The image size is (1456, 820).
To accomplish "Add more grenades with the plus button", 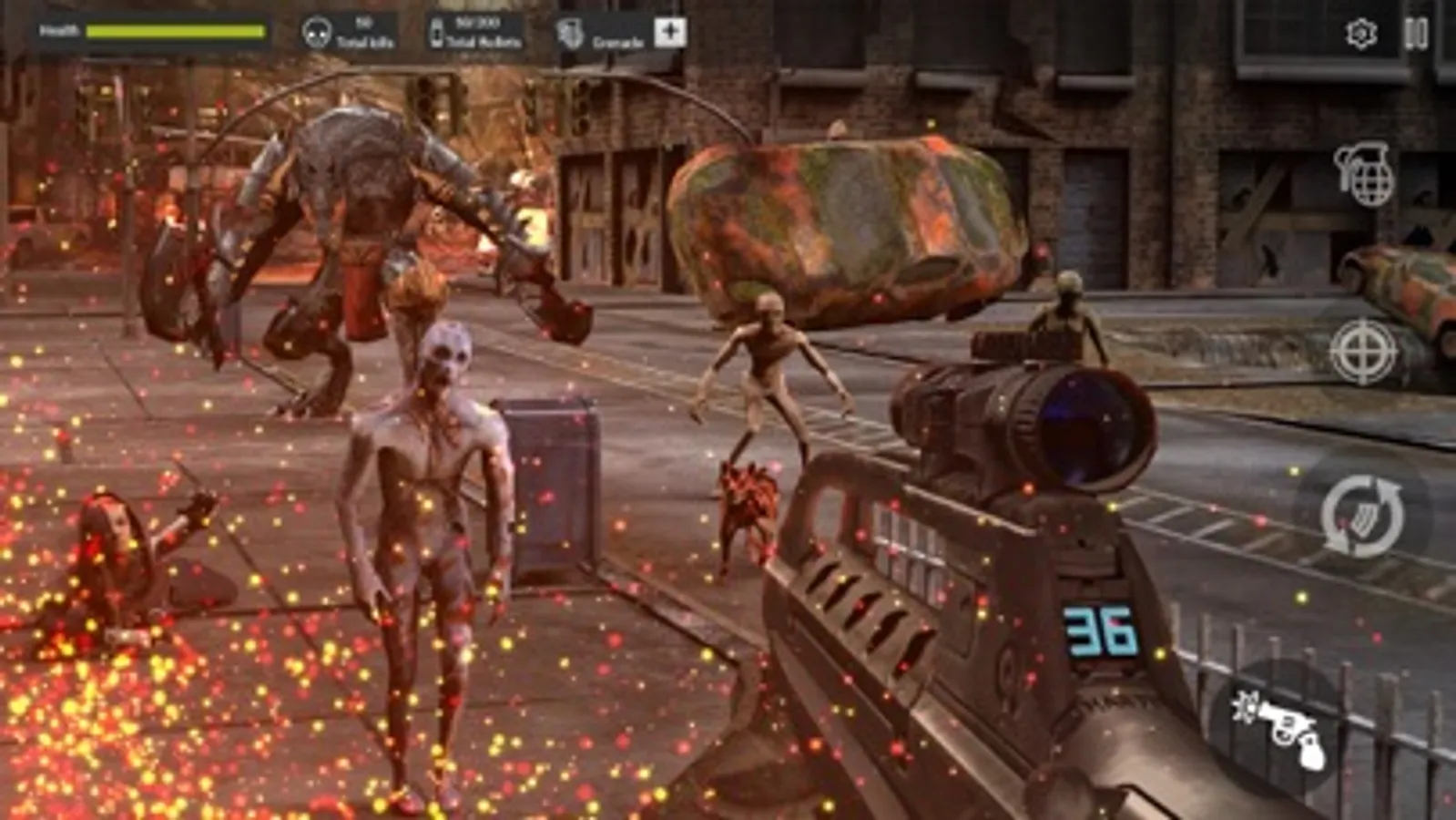I will tap(670, 33).
